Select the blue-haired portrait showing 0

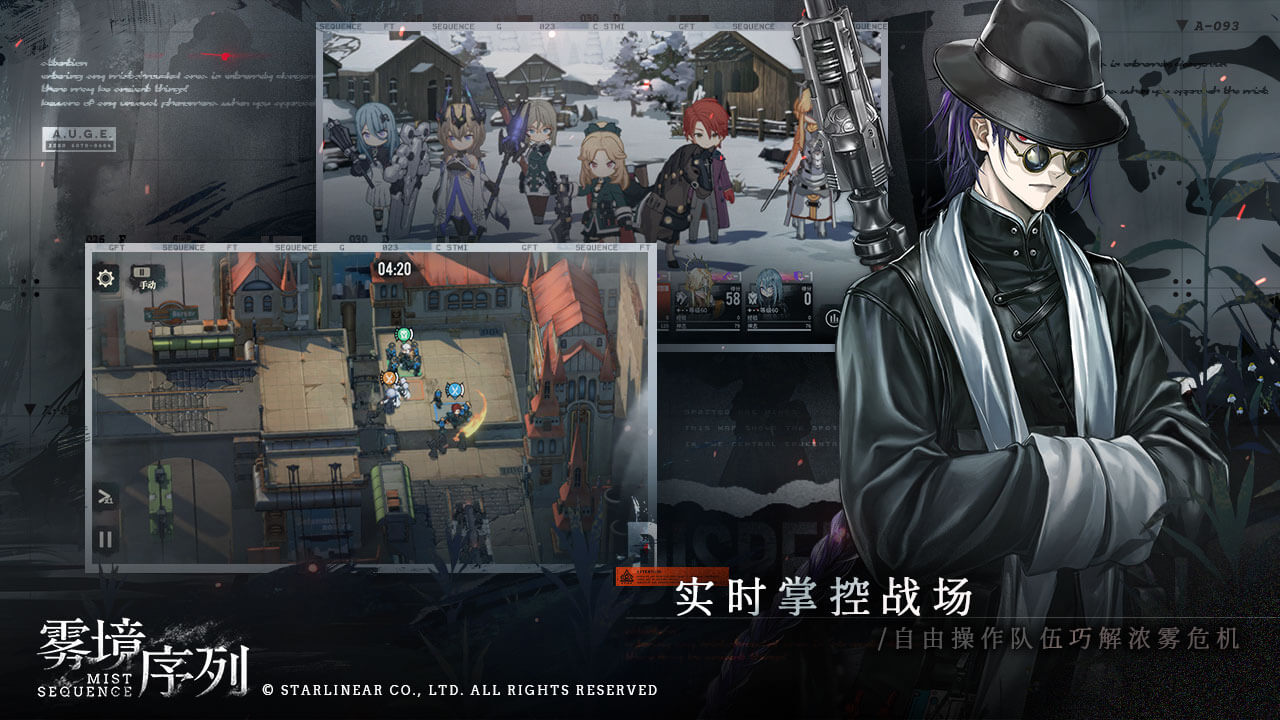[x=767, y=290]
